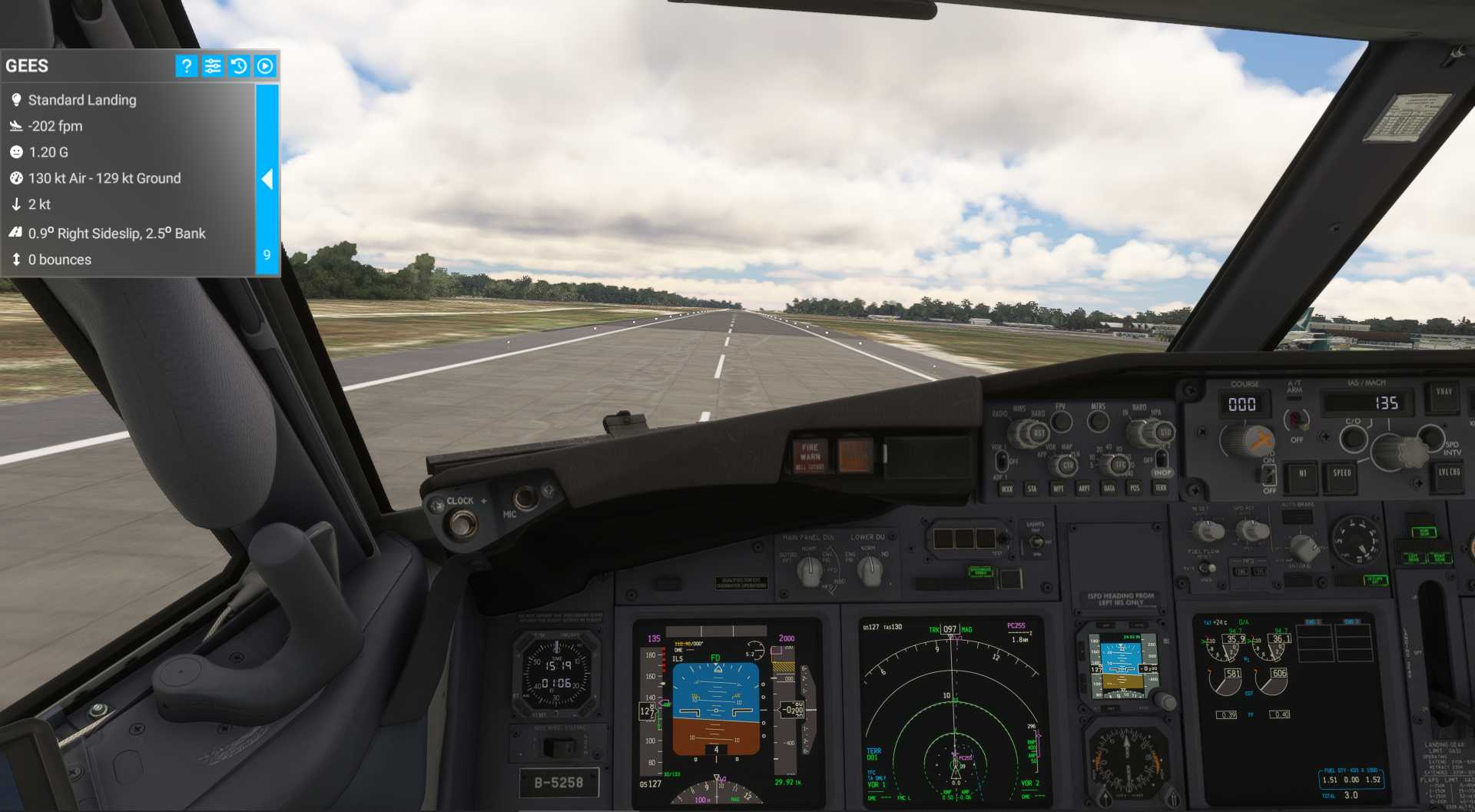Click the FIRE WARN master light
The width and height of the screenshot is (1475, 812).
point(810,456)
